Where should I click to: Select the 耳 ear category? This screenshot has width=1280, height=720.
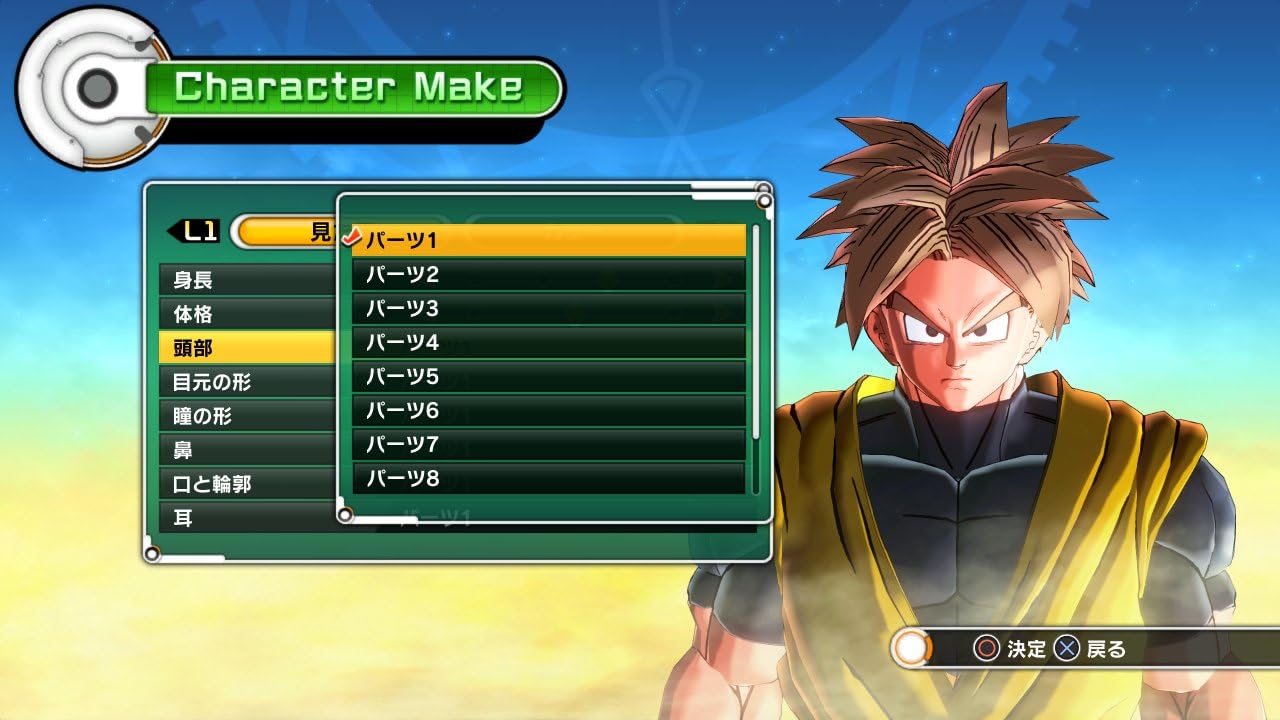(x=247, y=518)
